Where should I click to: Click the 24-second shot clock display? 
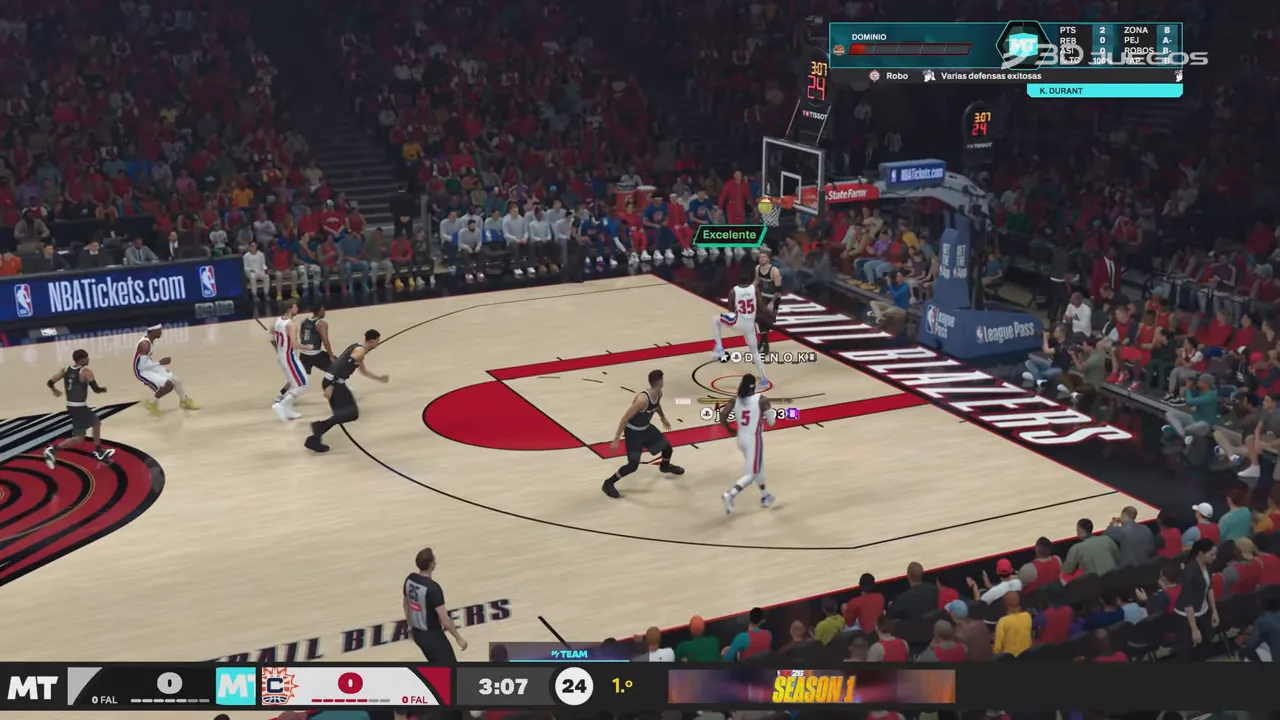pos(574,686)
